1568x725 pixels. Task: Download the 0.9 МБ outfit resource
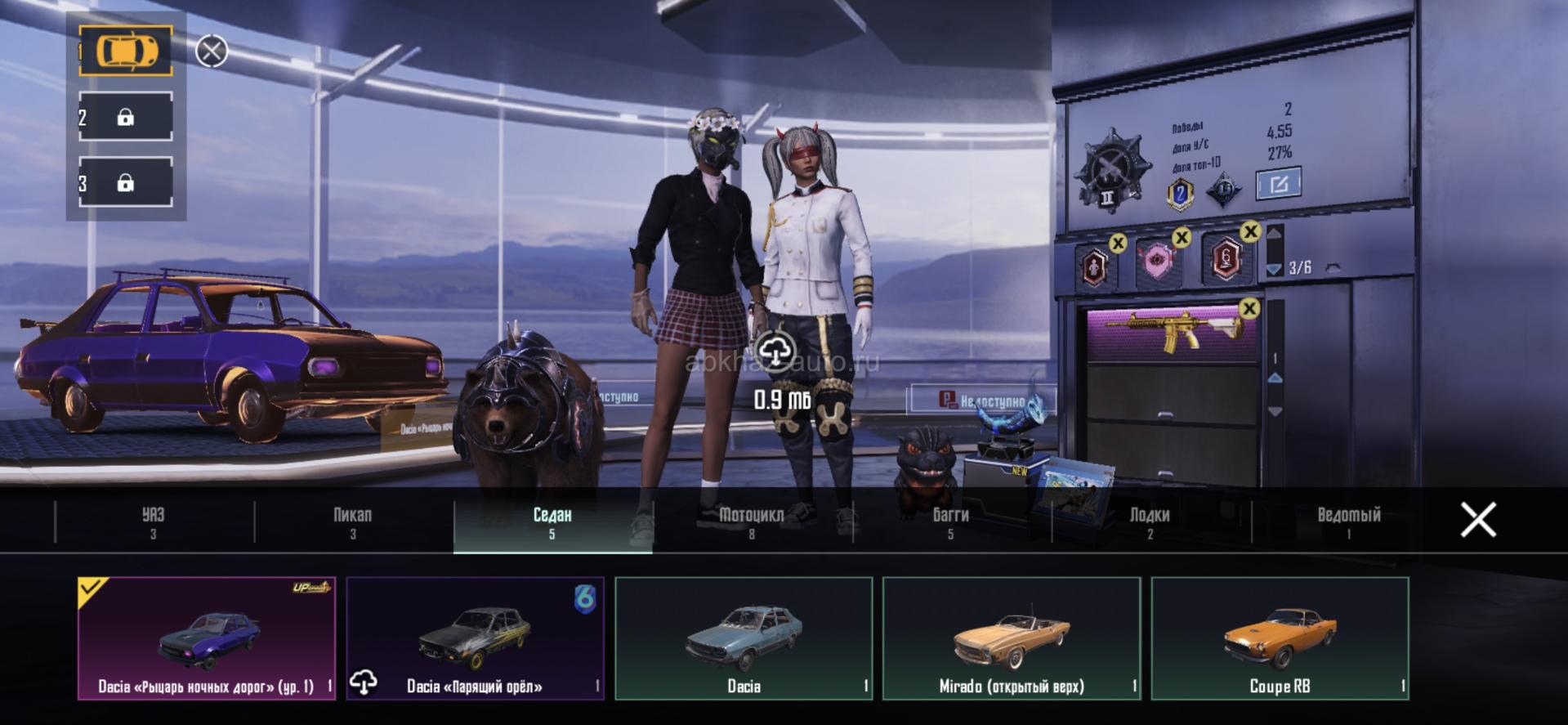[x=775, y=352]
